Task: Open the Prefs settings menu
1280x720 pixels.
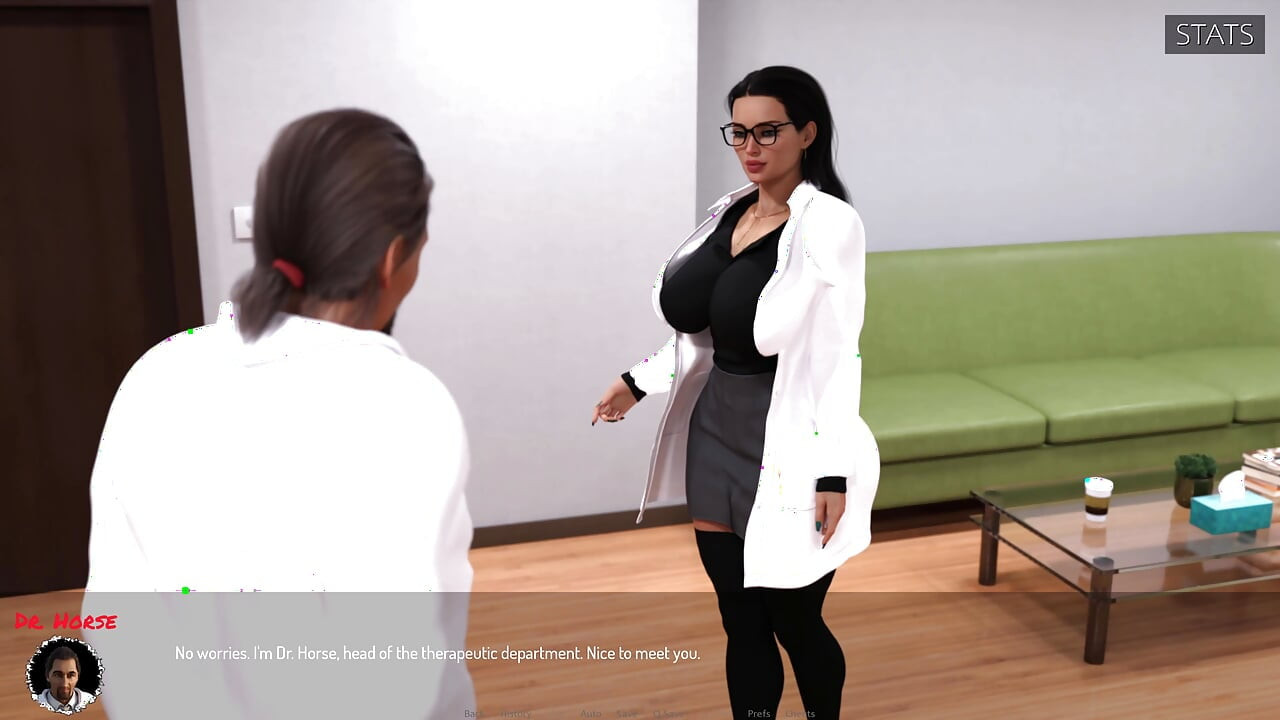Action: click(759, 713)
